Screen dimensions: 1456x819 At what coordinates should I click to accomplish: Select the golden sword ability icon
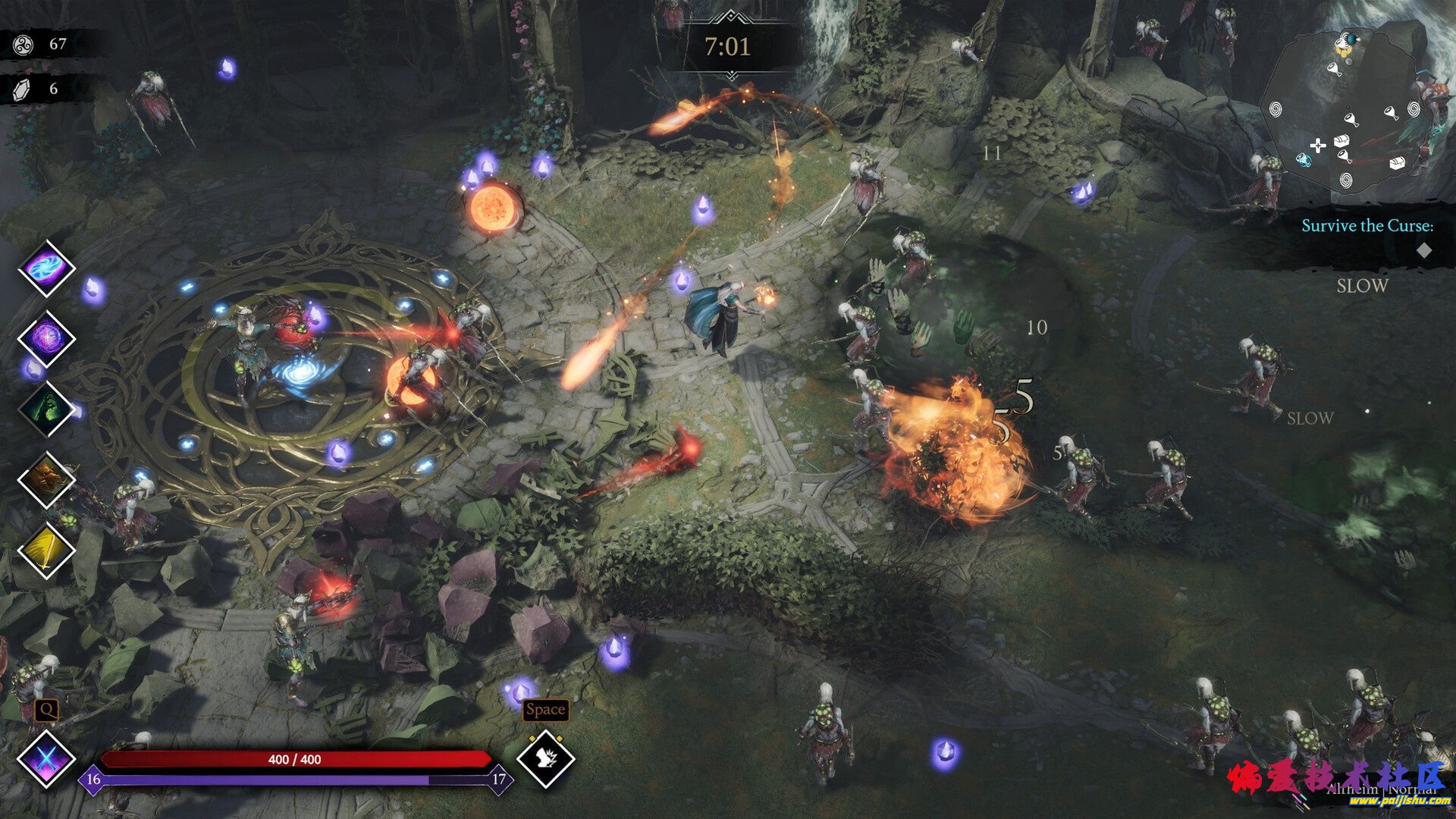tap(46, 551)
